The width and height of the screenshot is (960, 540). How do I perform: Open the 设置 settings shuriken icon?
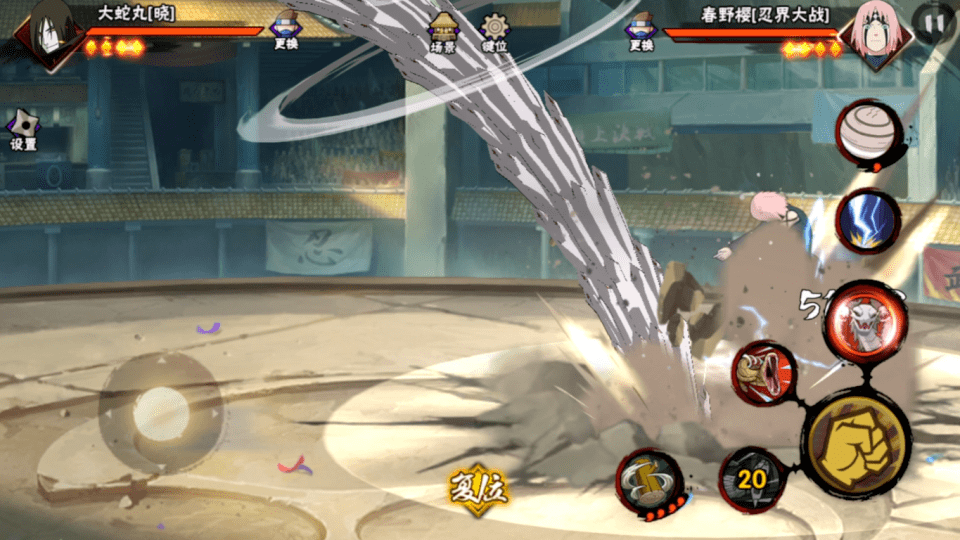pos(23,129)
